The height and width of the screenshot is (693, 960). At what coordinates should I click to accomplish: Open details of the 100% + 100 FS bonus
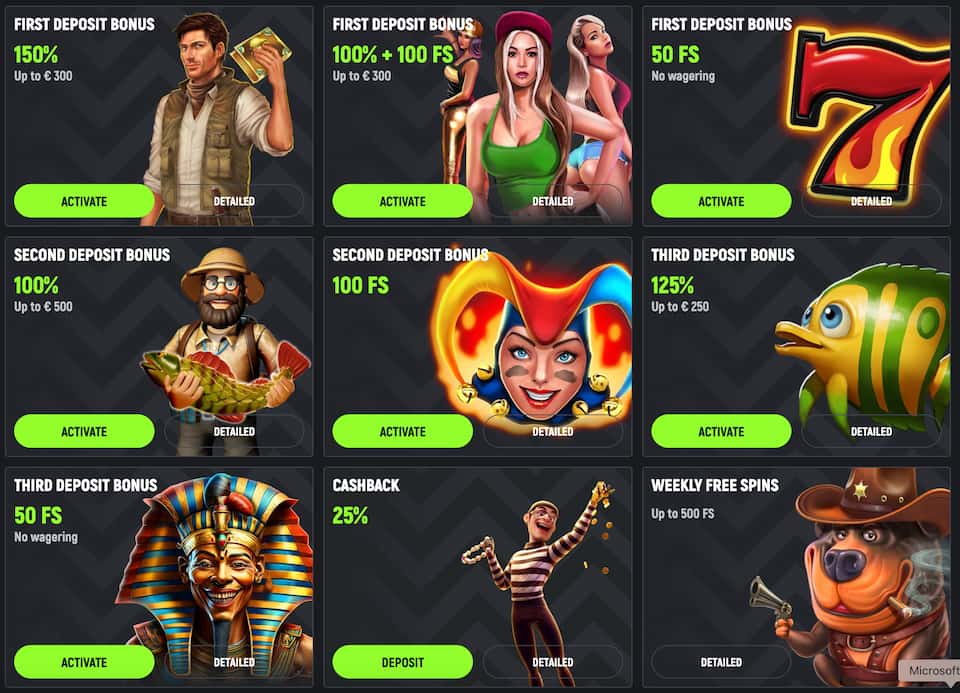point(553,201)
